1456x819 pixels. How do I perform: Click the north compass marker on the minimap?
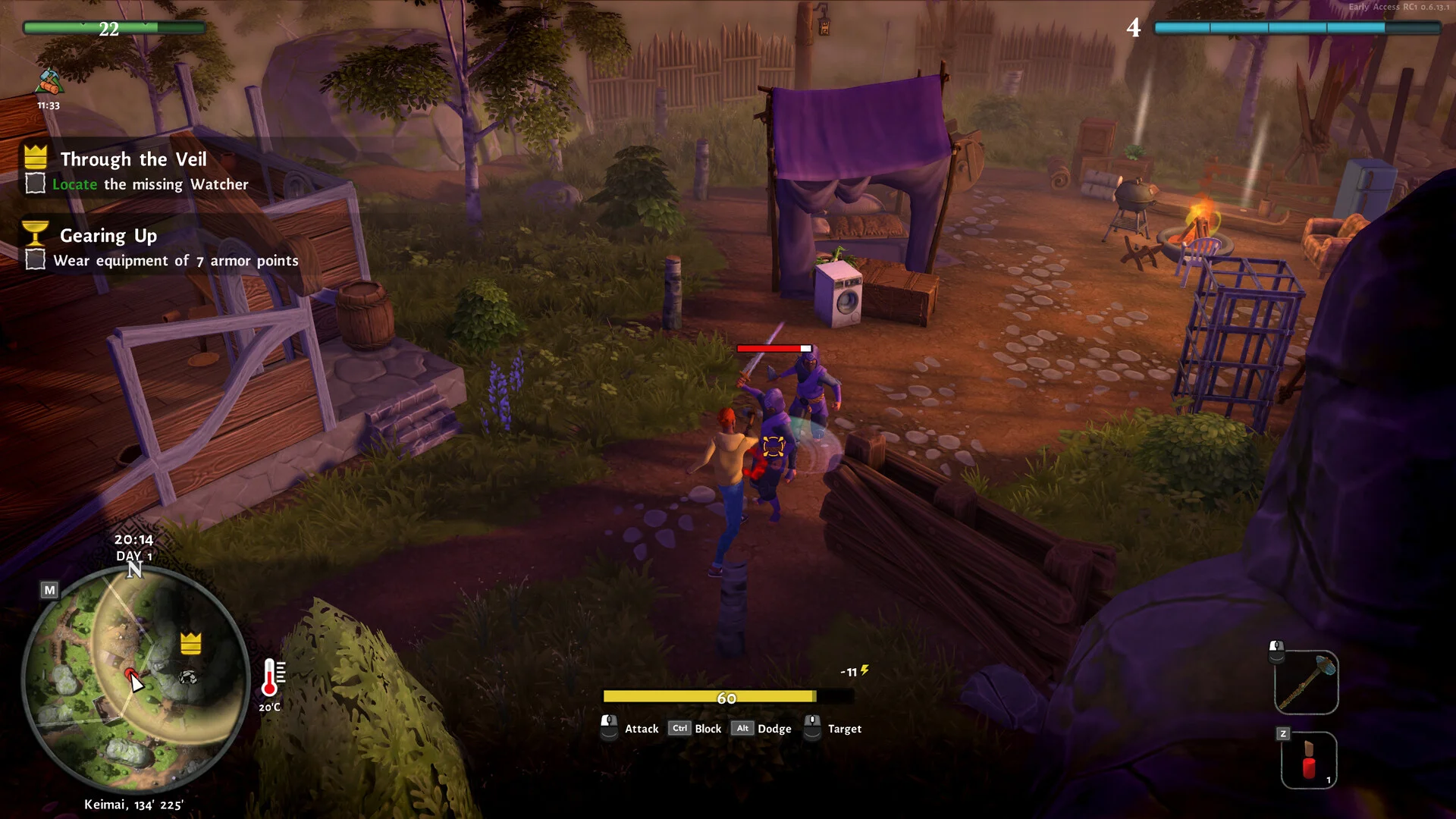pos(134,570)
